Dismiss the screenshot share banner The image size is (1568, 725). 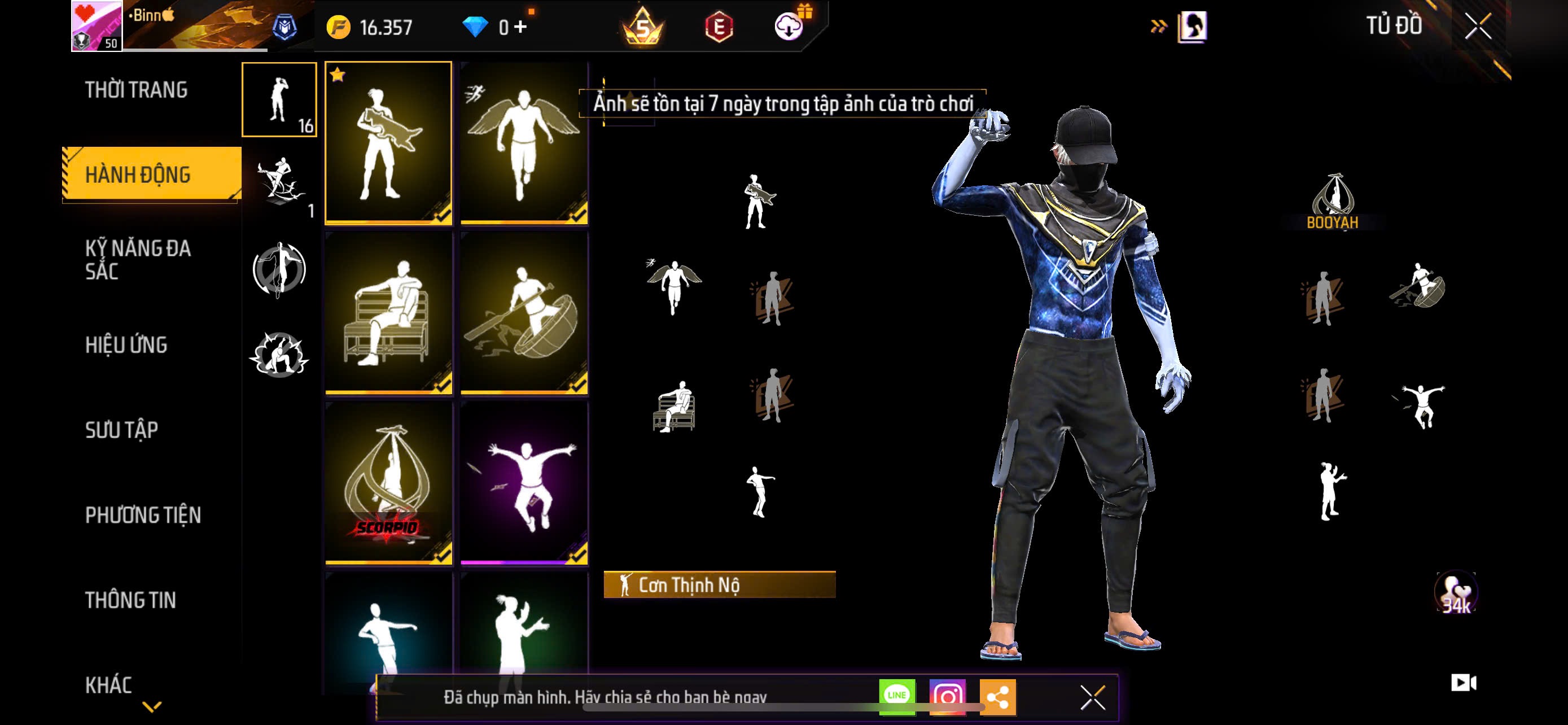1093,697
